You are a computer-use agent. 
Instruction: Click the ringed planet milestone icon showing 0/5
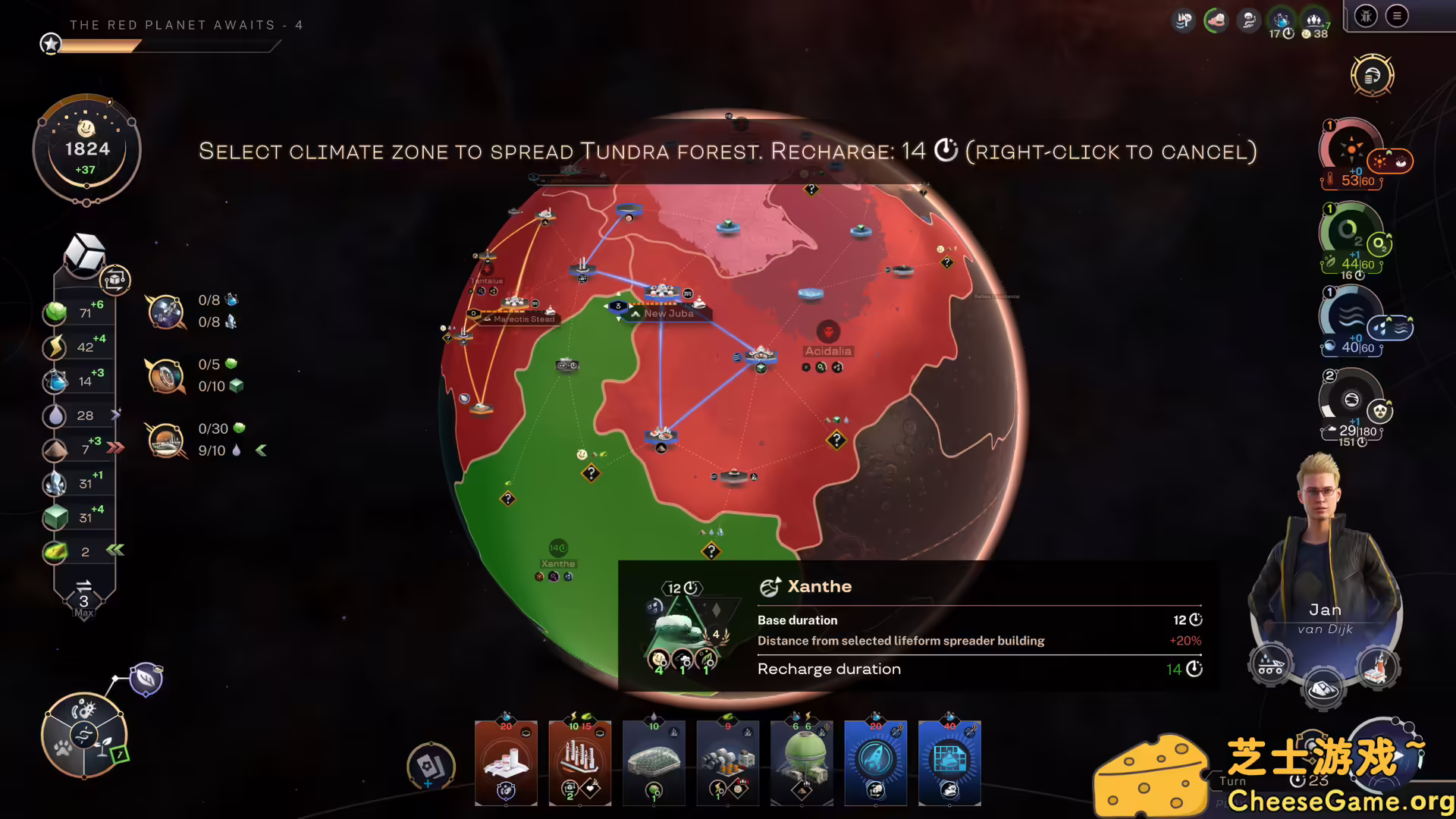click(166, 377)
